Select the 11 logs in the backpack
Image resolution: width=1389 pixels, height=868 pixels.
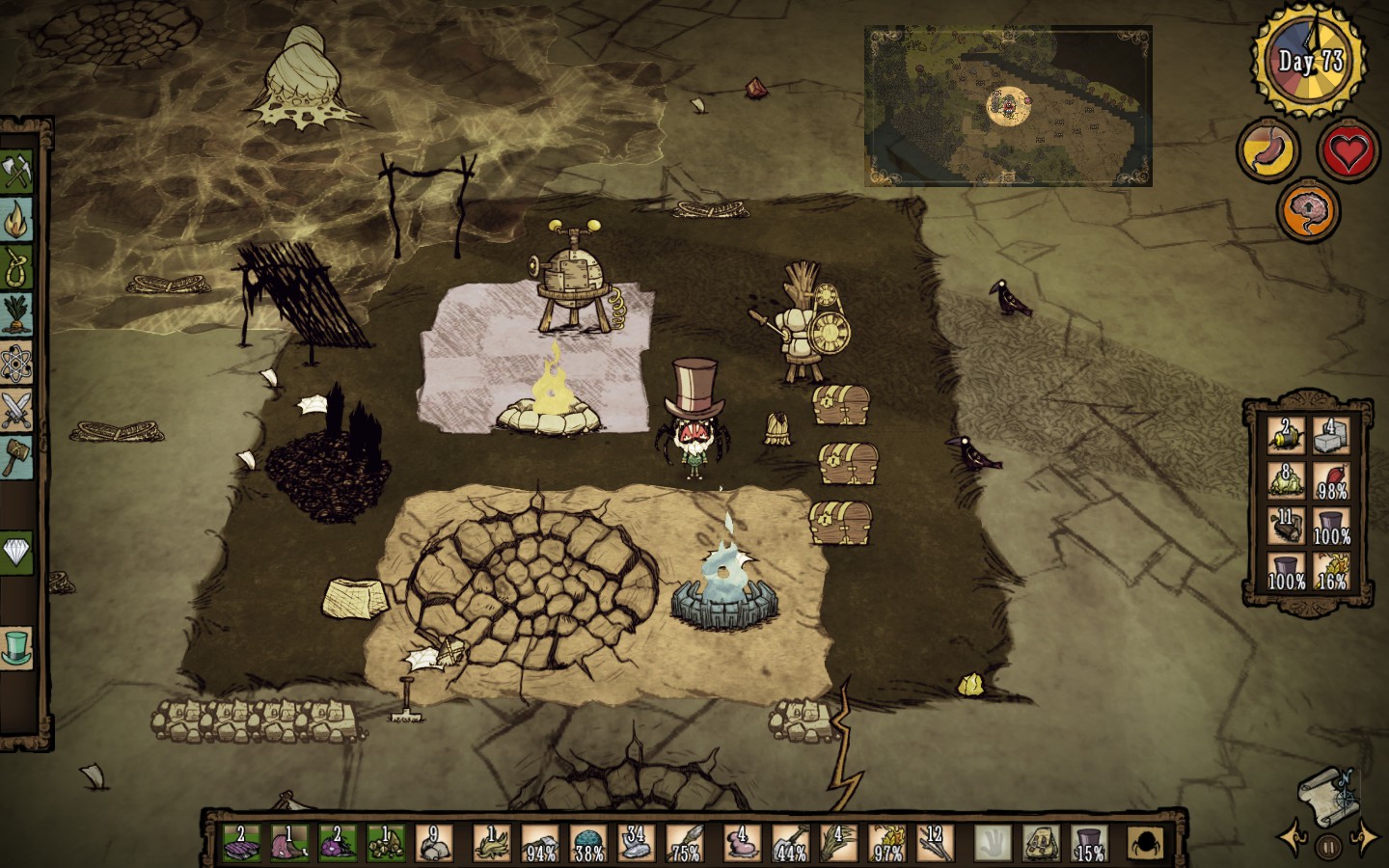[x=1286, y=527]
